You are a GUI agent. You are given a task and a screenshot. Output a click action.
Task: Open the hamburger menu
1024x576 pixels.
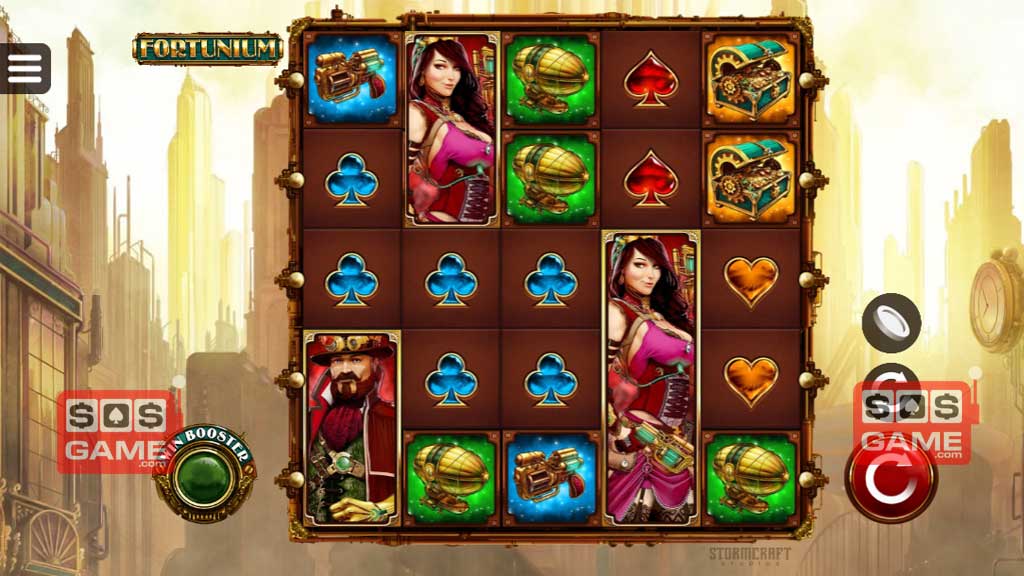pos(25,68)
